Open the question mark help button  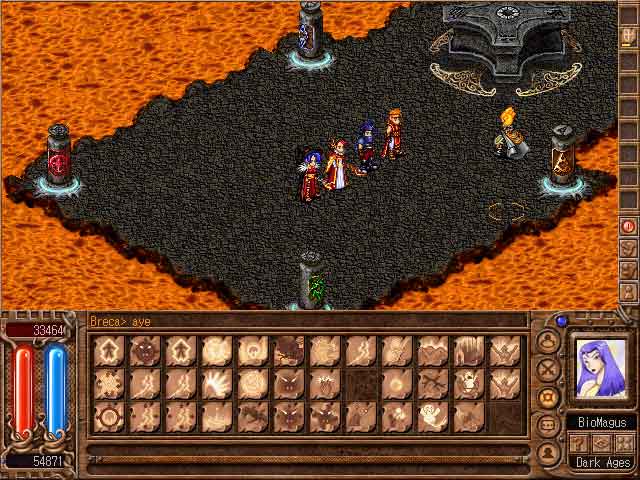click(x=579, y=443)
